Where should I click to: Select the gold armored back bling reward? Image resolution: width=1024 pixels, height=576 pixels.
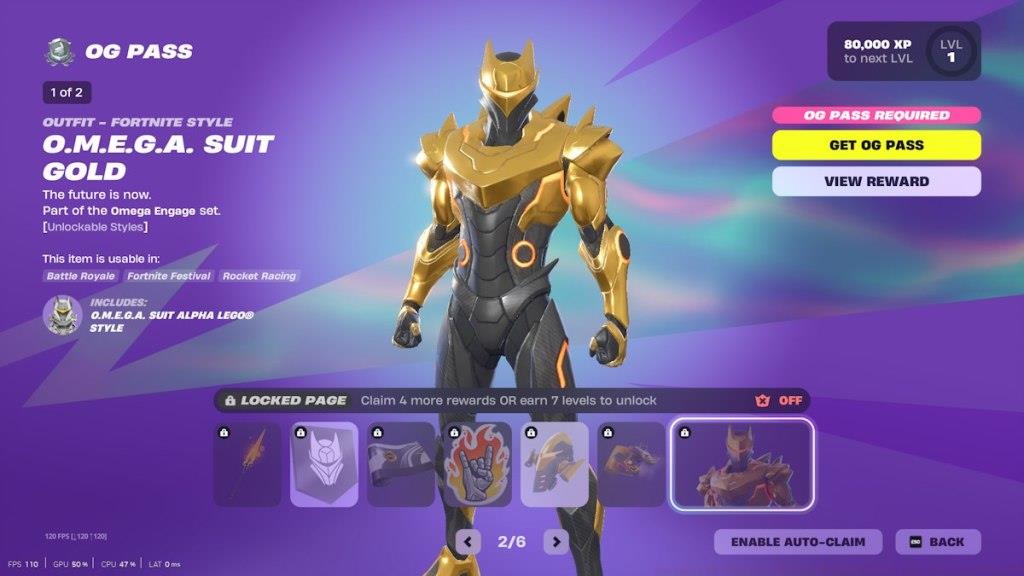click(x=554, y=464)
